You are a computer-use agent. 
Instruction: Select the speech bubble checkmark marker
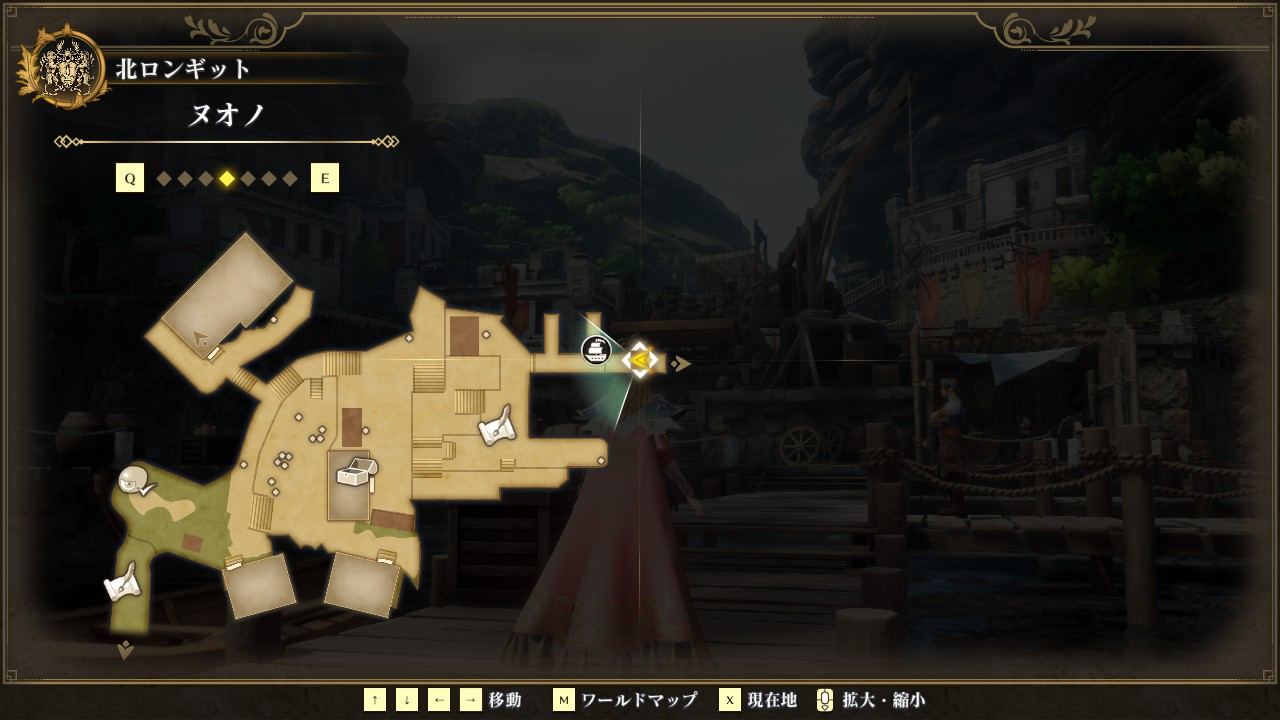(x=136, y=482)
